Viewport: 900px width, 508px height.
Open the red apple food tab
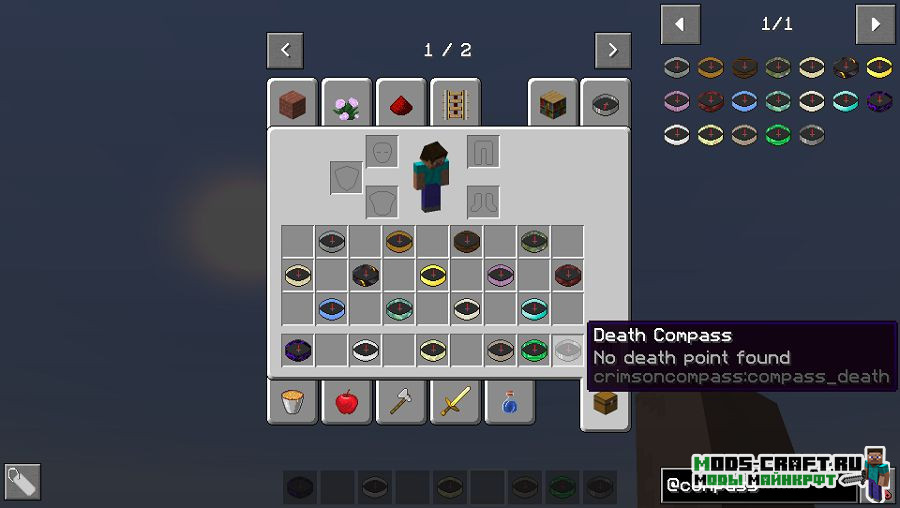click(x=347, y=402)
